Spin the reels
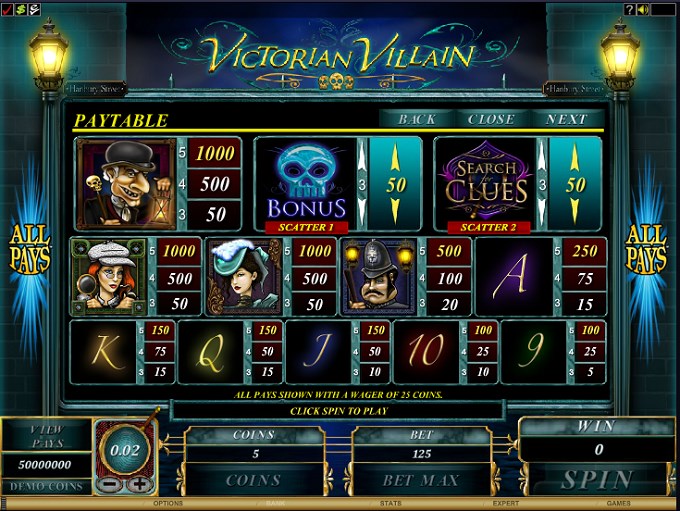The image size is (680, 511). coord(597,480)
